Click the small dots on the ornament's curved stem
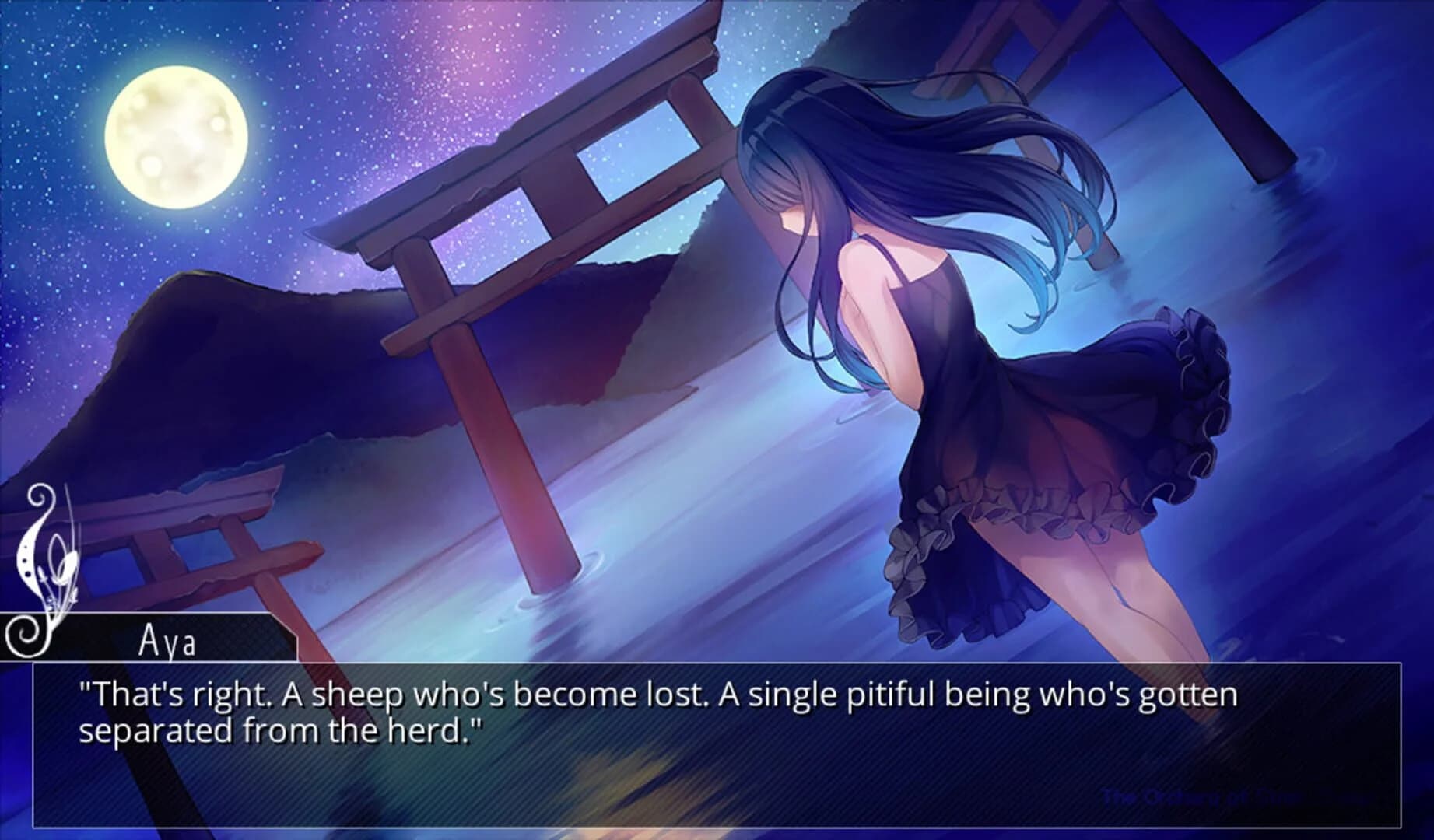This screenshot has width=1434, height=840. tap(26, 560)
